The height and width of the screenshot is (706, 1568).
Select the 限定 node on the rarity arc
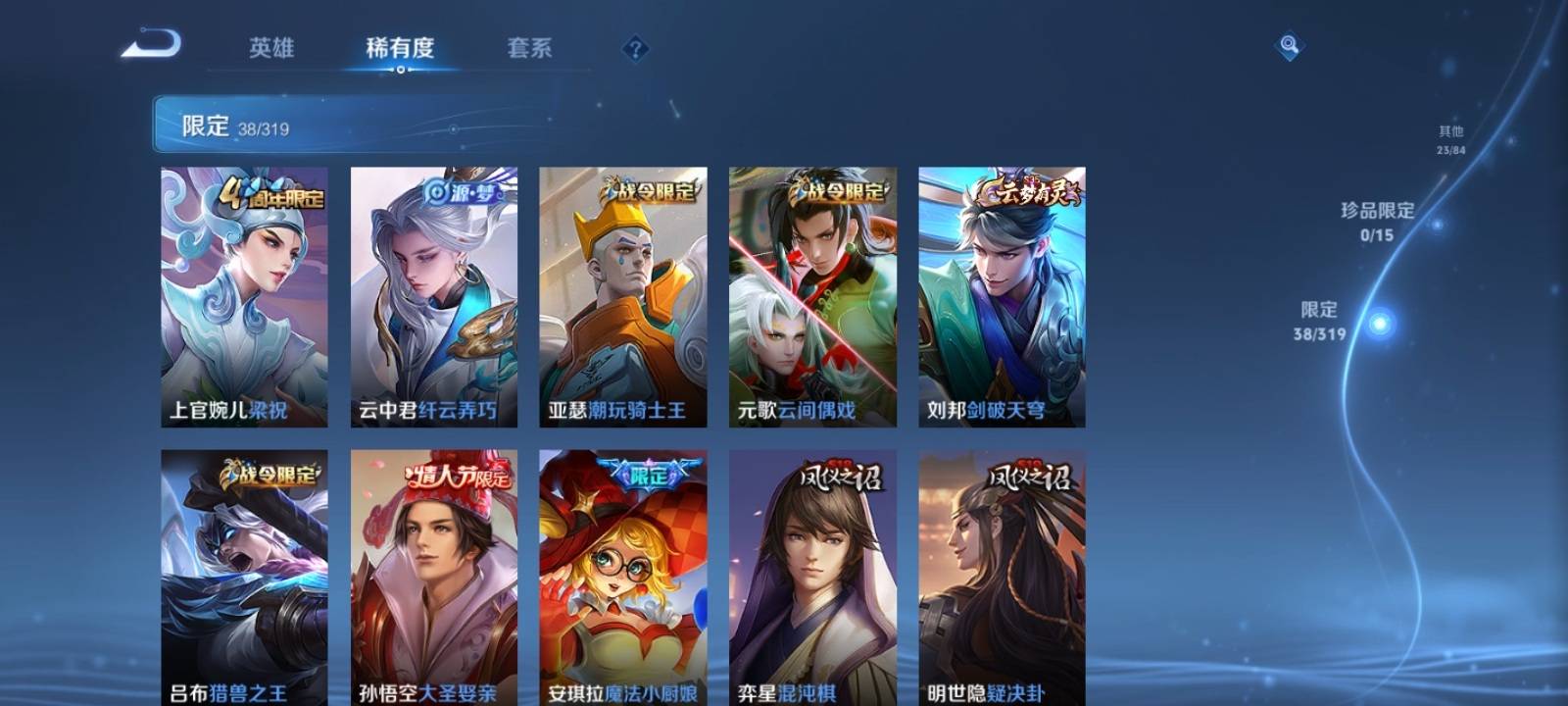(1380, 323)
